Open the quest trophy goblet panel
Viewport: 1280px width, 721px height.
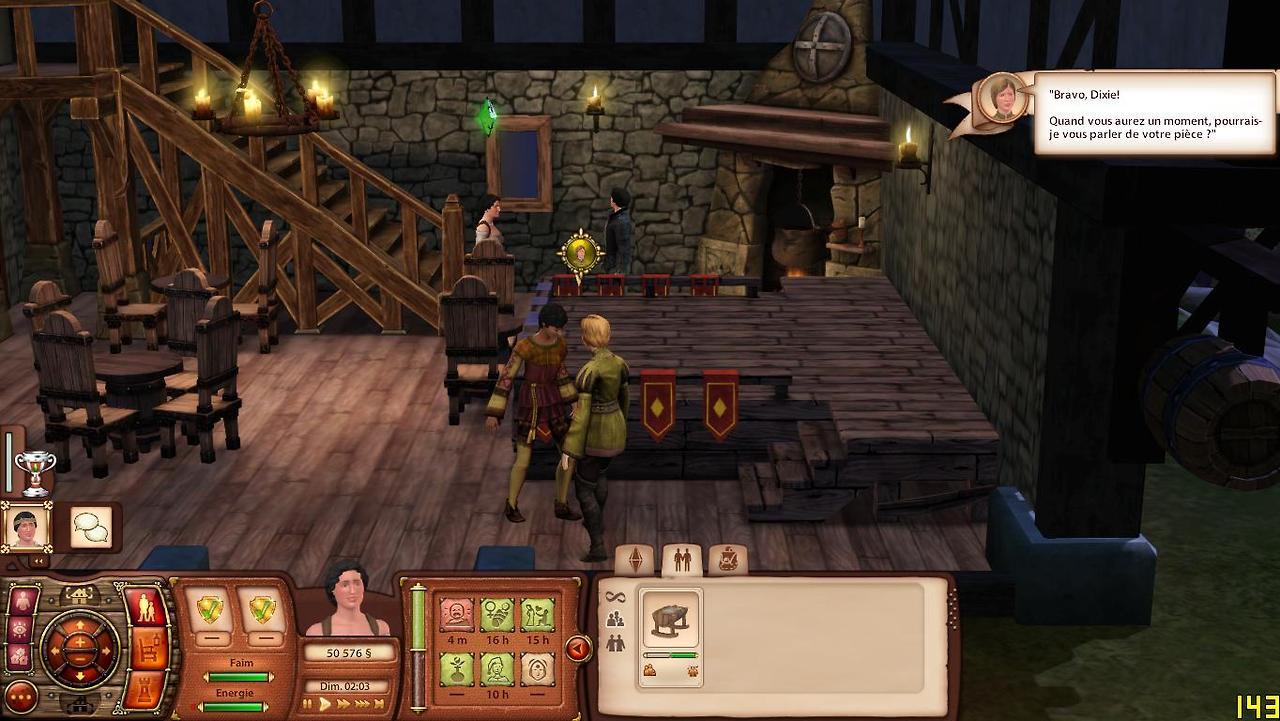pyautogui.click(x=35, y=472)
